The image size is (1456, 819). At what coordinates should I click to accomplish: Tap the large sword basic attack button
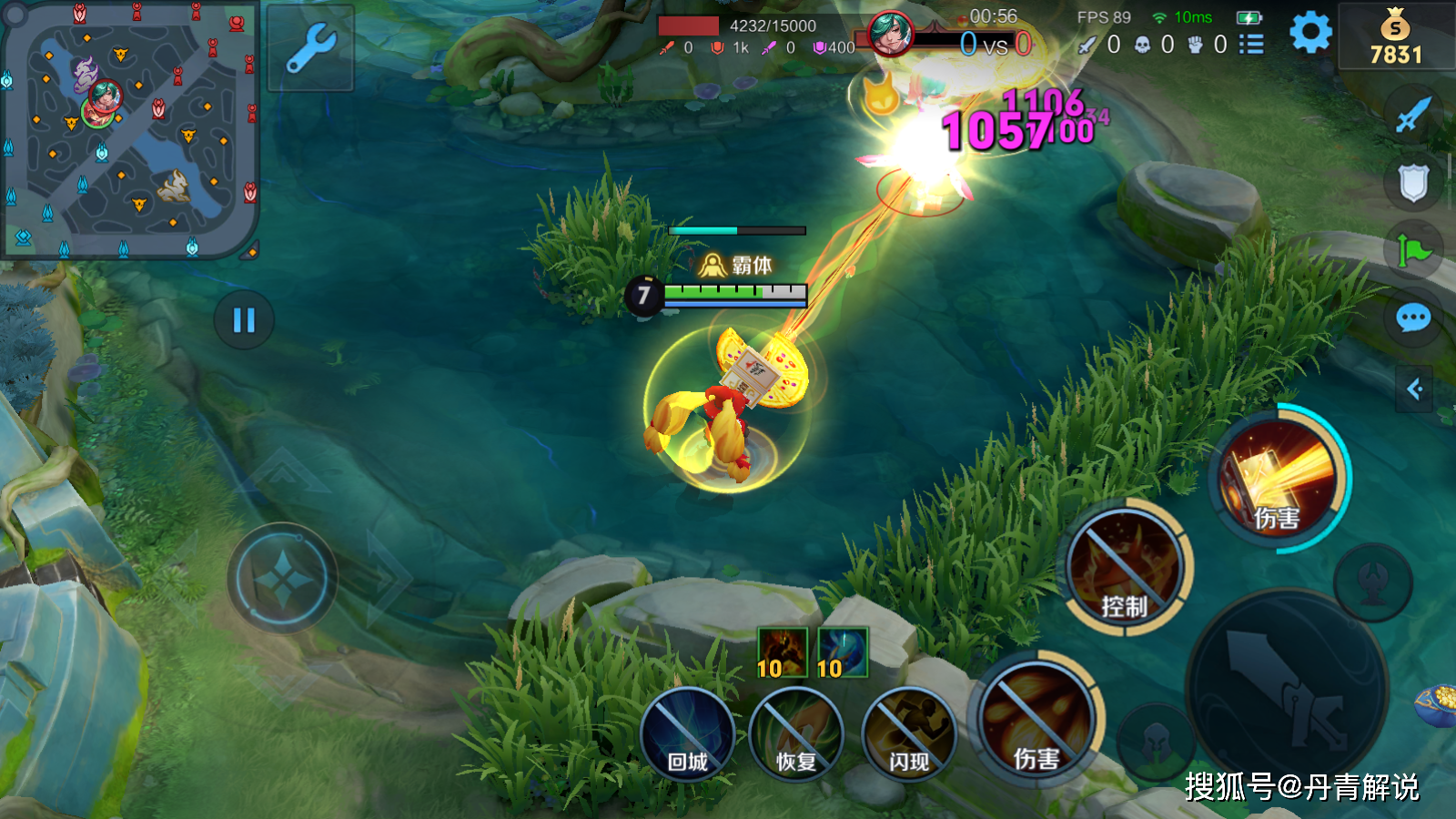1287,690
